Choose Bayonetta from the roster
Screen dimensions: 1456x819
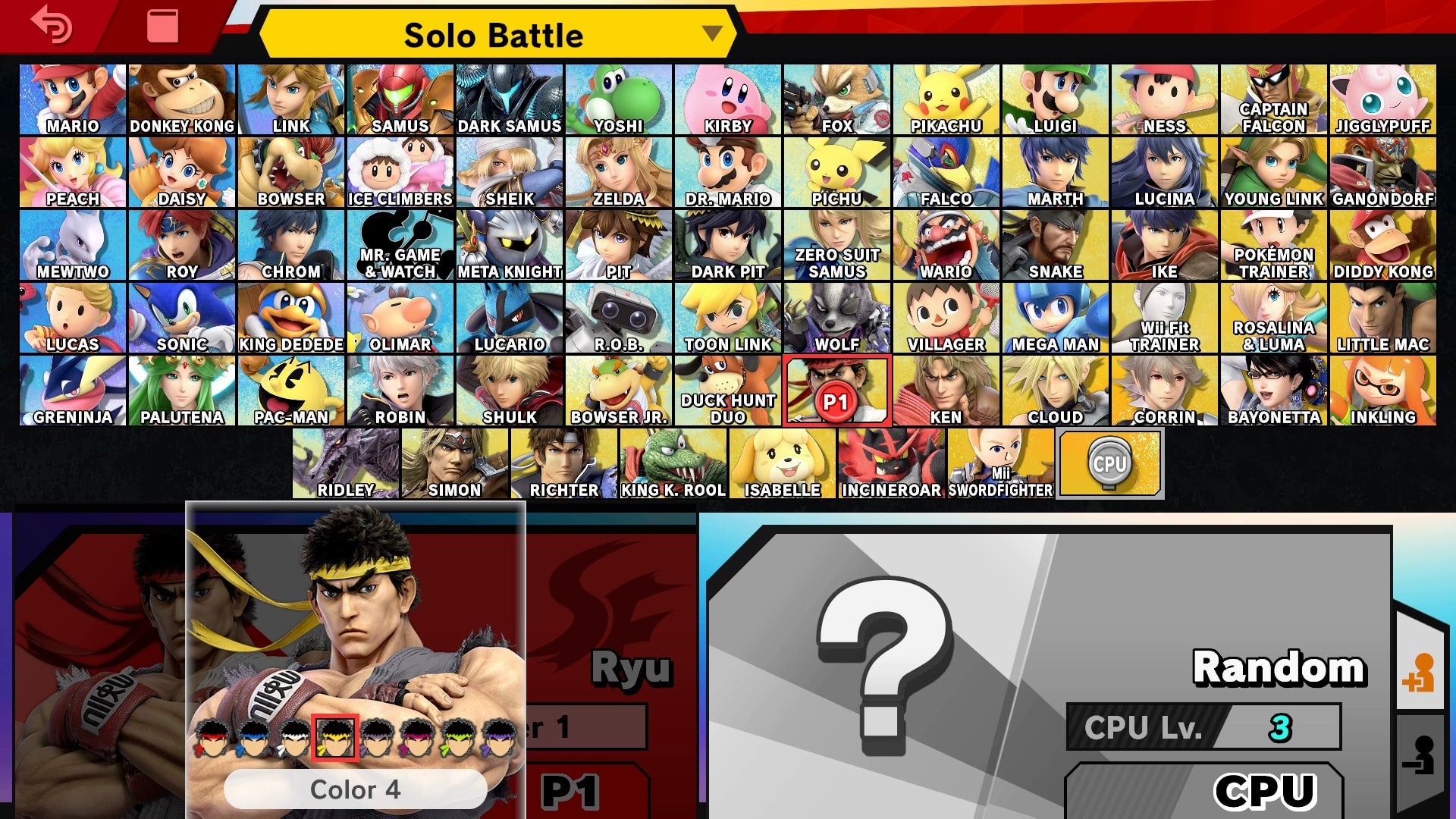(1274, 390)
